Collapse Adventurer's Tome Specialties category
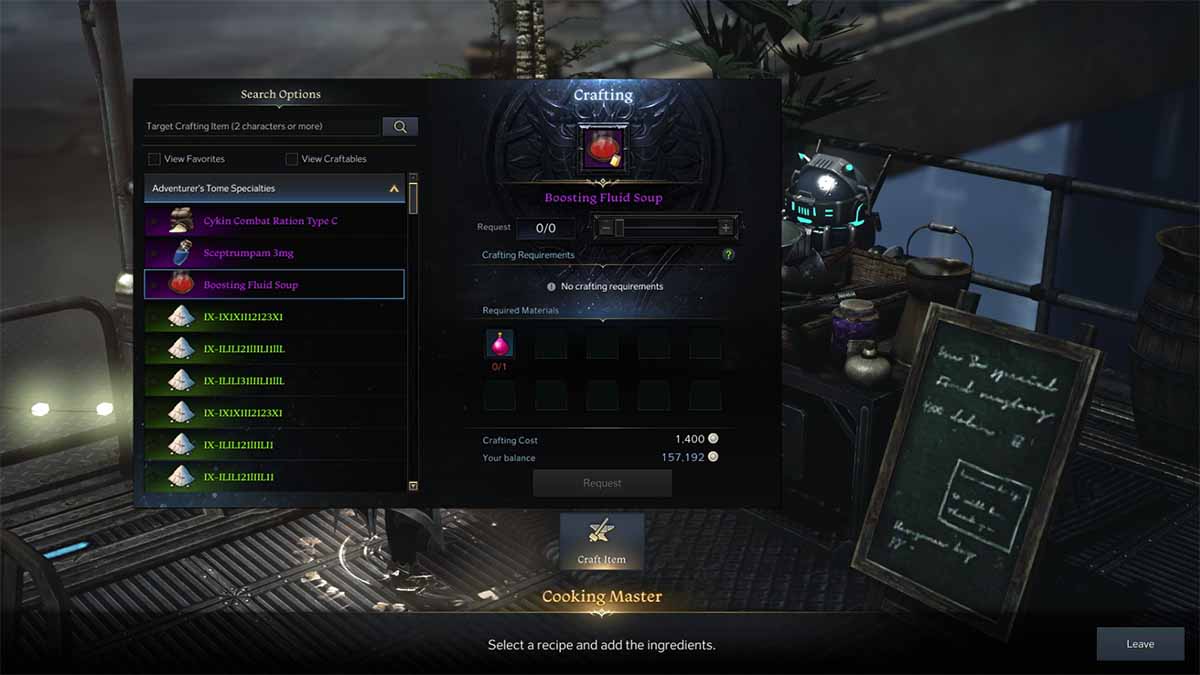The height and width of the screenshot is (675, 1200). click(394, 188)
